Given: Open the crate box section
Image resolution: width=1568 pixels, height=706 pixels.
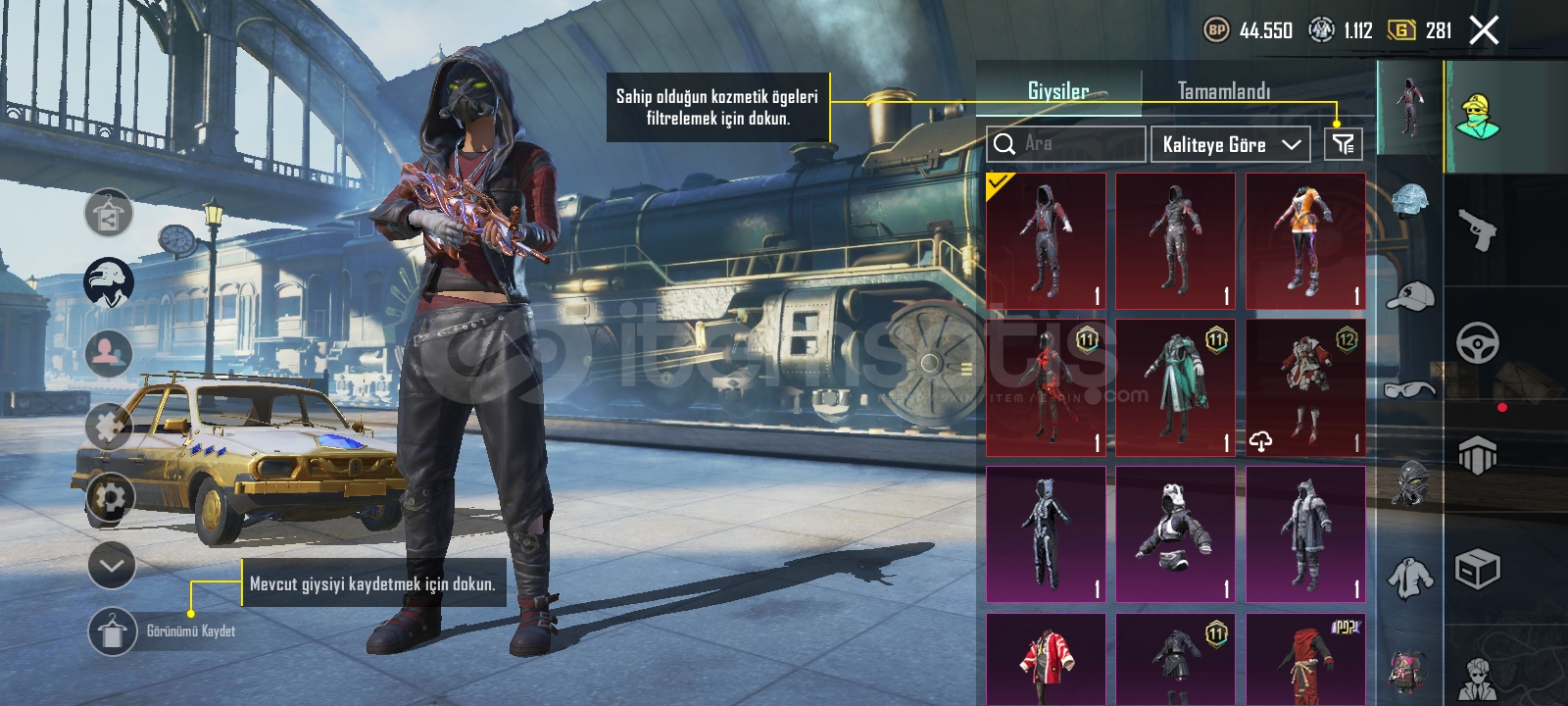Looking at the screenshot, I should [1478, 569].
